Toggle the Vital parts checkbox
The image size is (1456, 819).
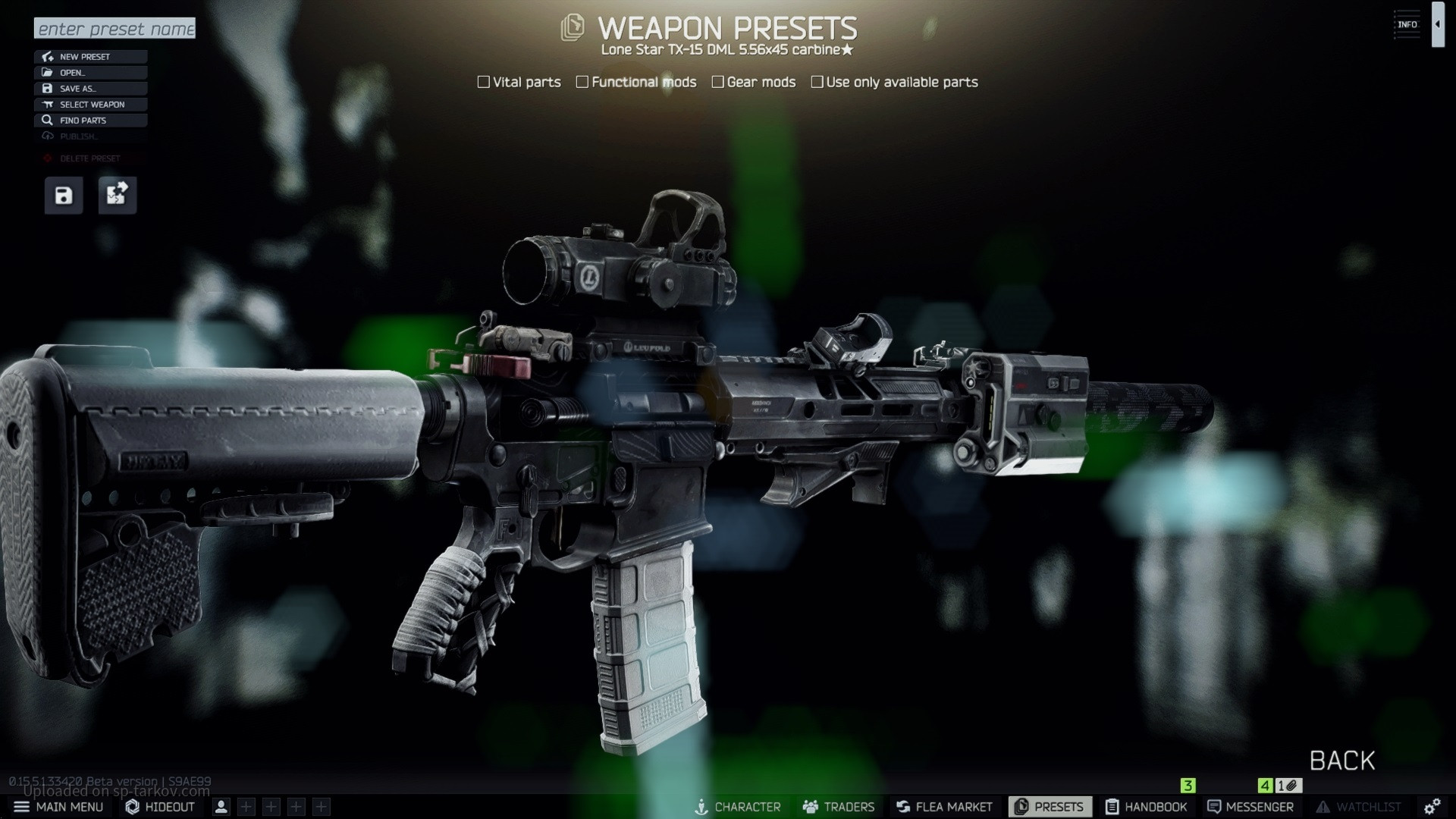(484, 82)
